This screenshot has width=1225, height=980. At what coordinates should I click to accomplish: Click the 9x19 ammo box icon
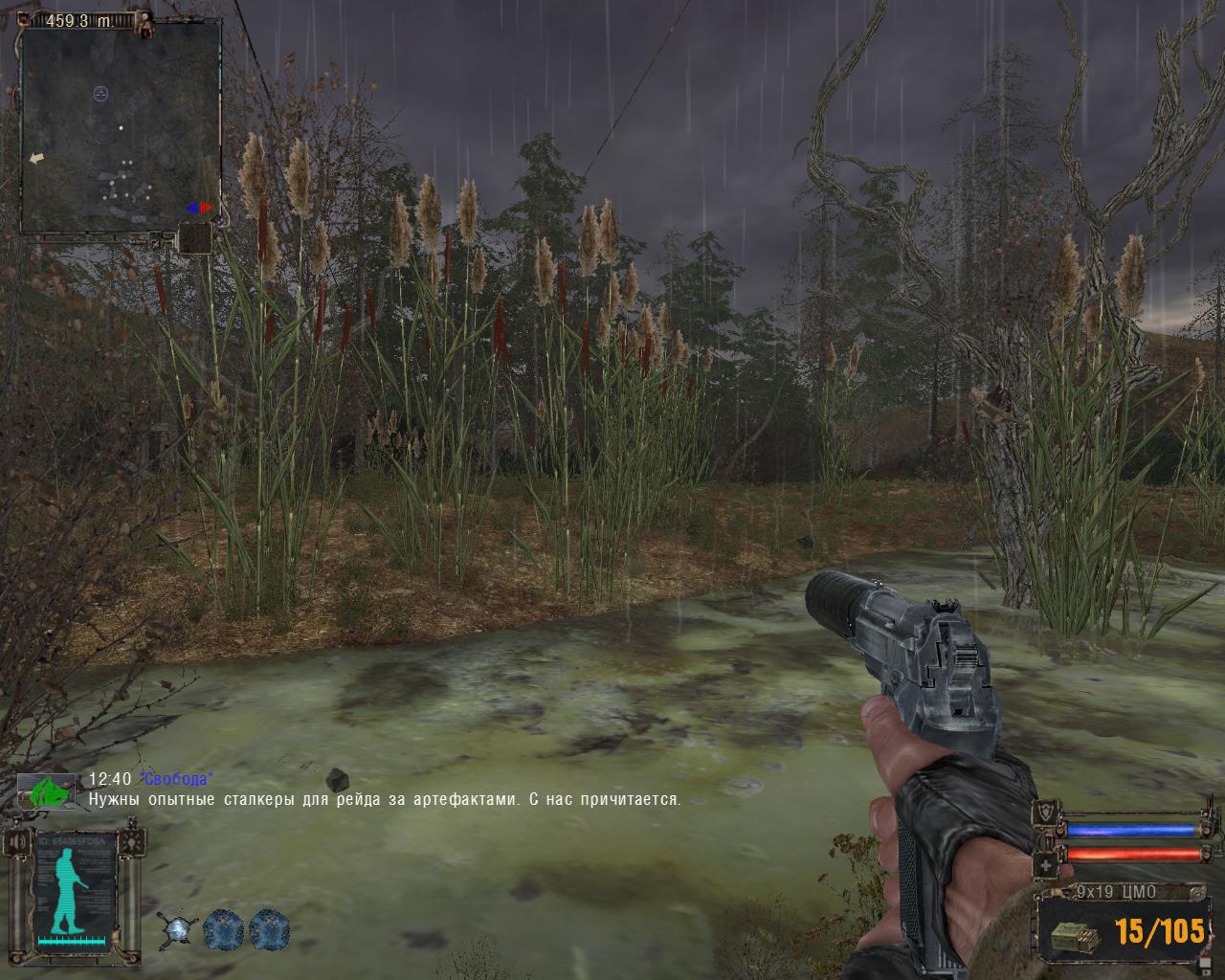(1075, 937)
